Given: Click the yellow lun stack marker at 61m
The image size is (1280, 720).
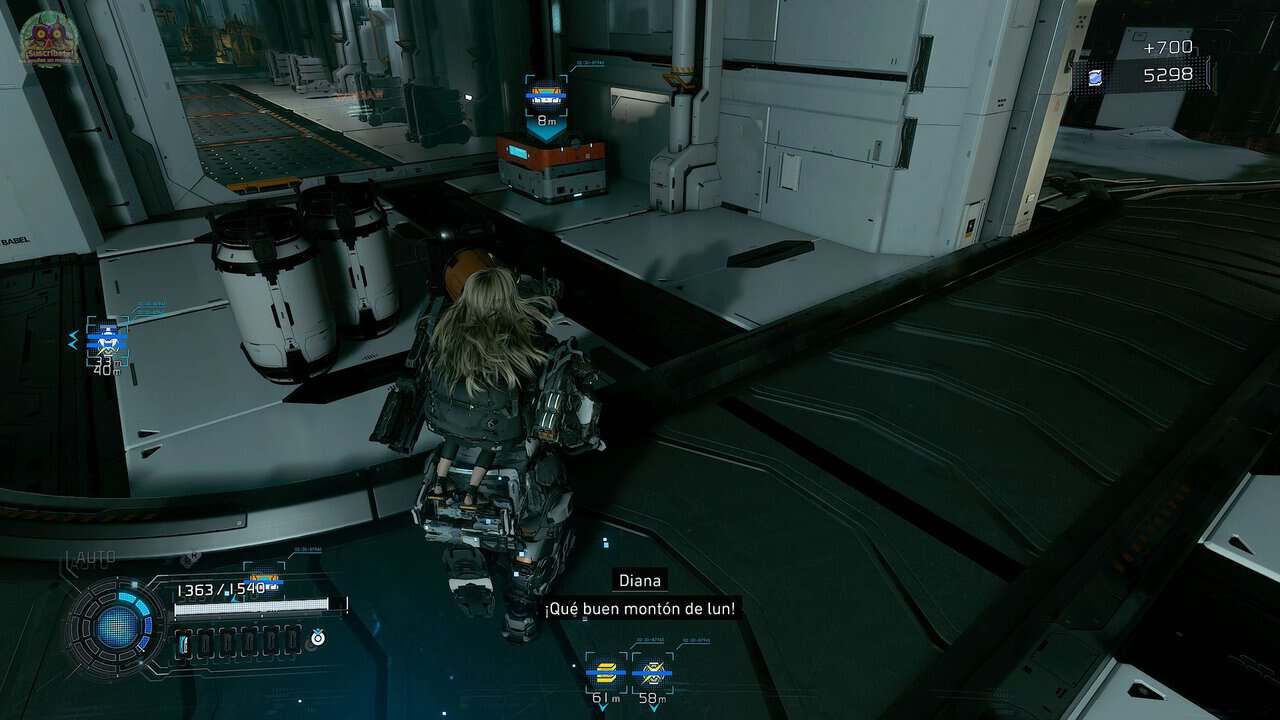Looking at the screenshot, I should click(606, 673).
